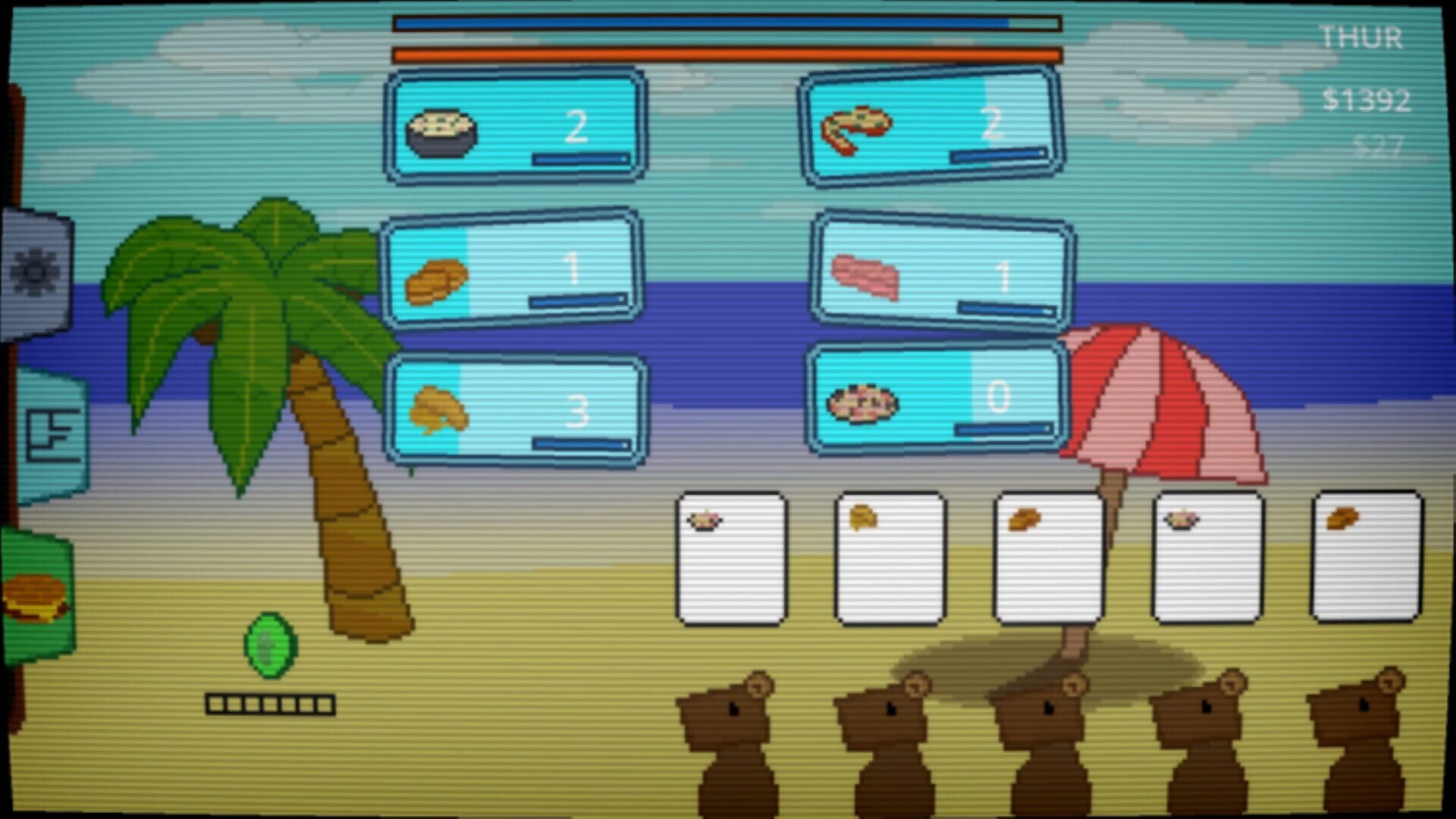
Task: Select the bacon food container showing 1
Action: 940,273
